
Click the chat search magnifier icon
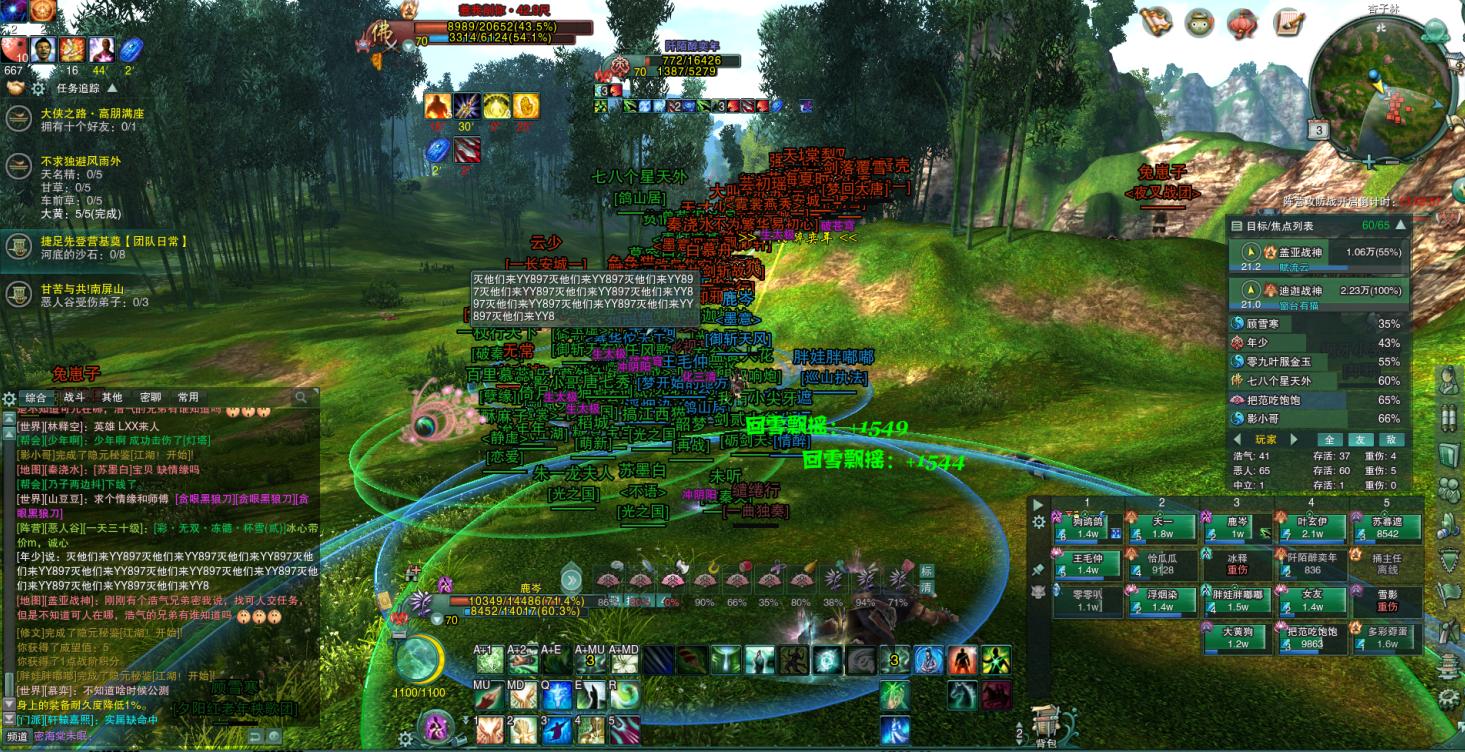click(301, 397)
